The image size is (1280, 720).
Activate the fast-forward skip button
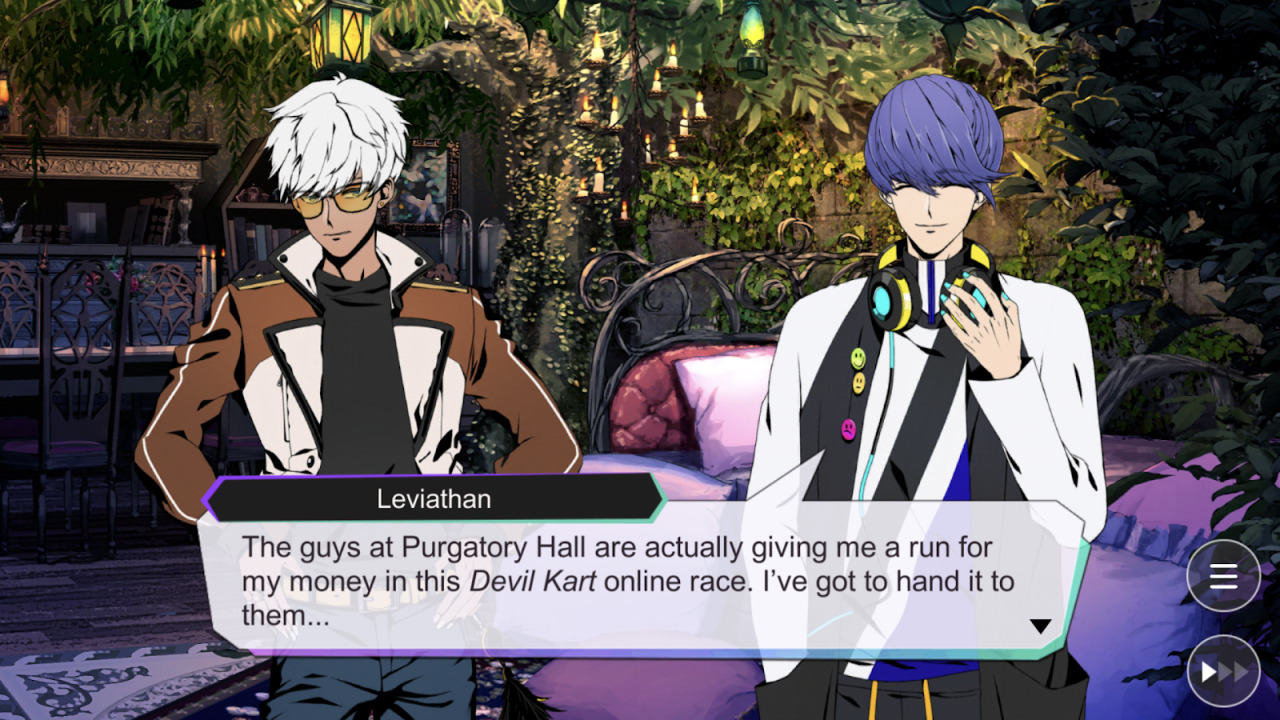coord(1223,671)
